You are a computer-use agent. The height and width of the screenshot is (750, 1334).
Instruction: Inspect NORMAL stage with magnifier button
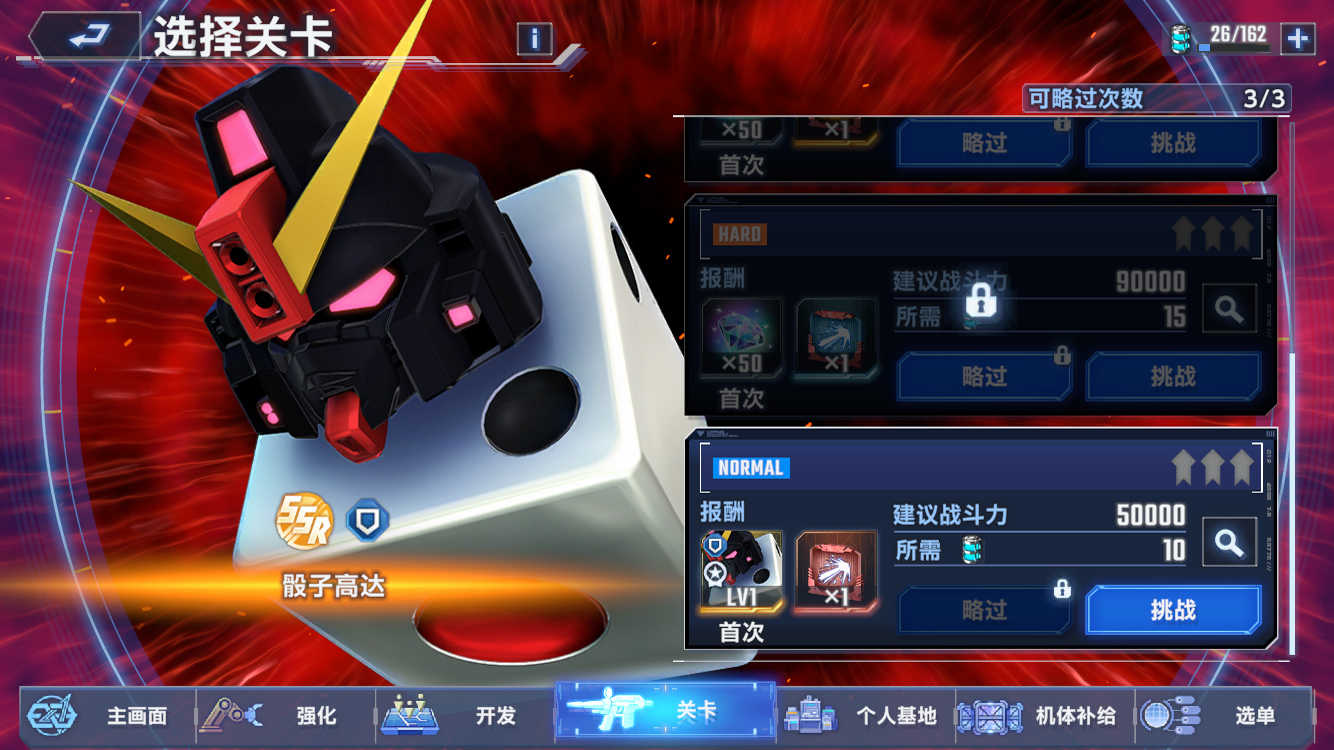click(x=1229, y=543)
